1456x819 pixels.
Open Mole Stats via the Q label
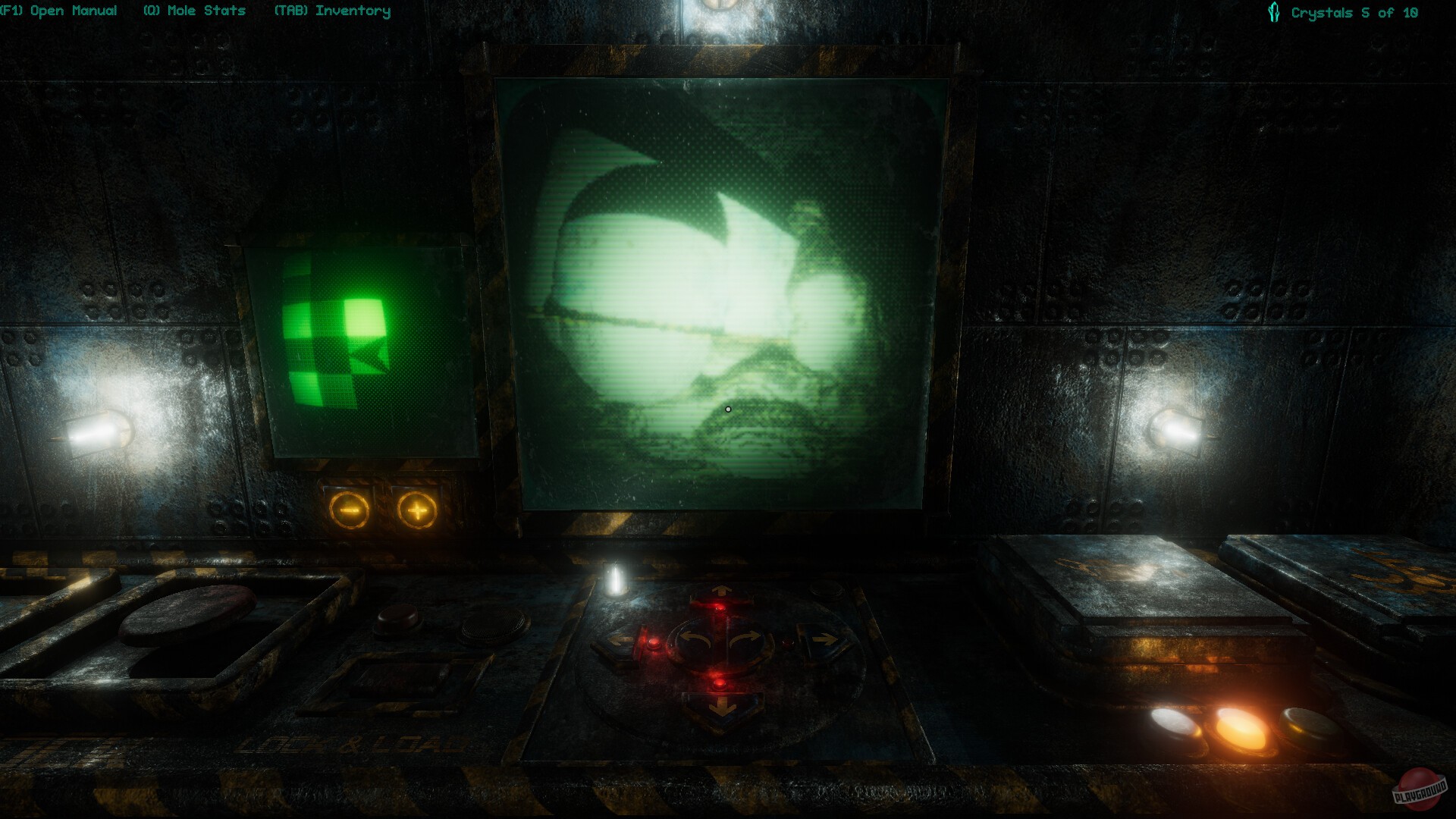tap(194, 11)
